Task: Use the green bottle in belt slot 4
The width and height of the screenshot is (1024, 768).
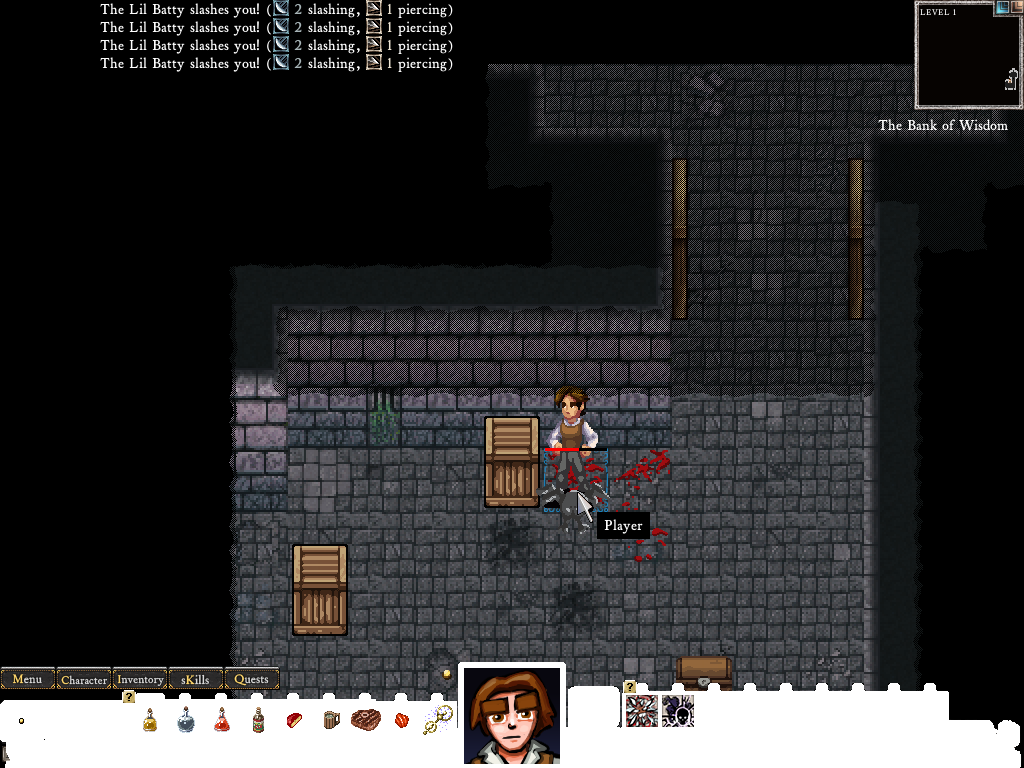Action: point(258,719)
